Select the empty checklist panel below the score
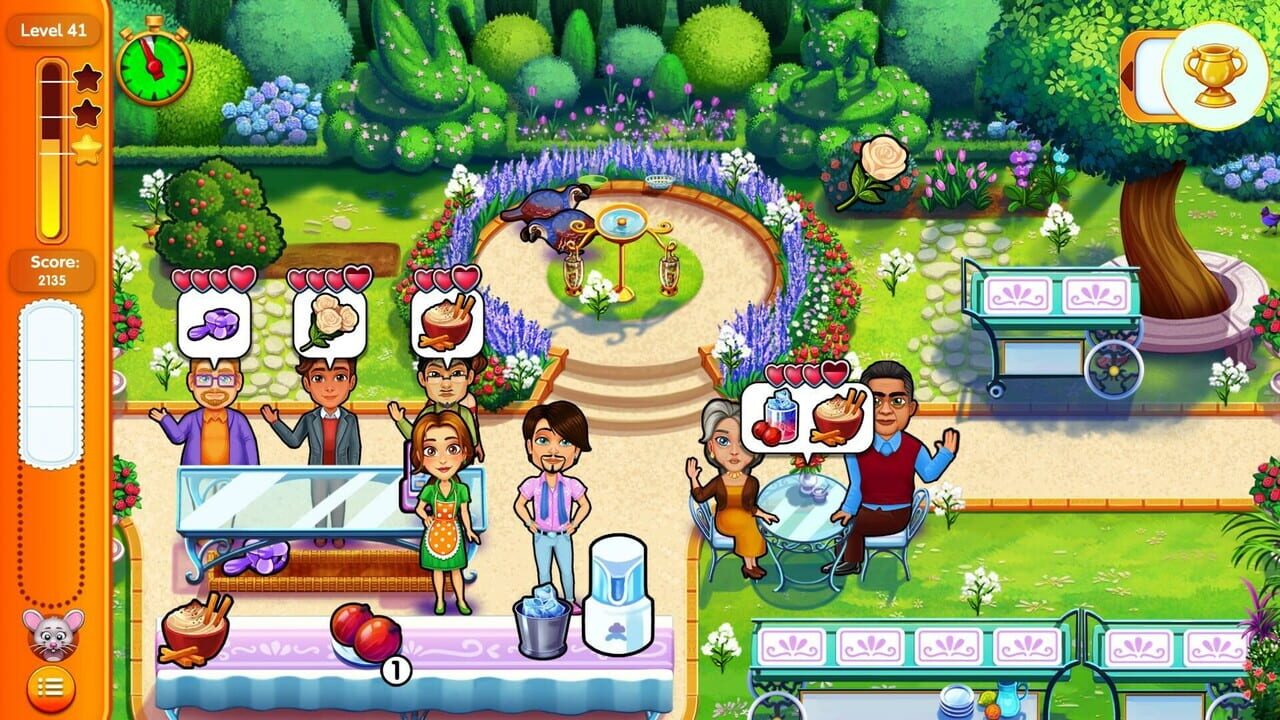 tap(51, 385)
